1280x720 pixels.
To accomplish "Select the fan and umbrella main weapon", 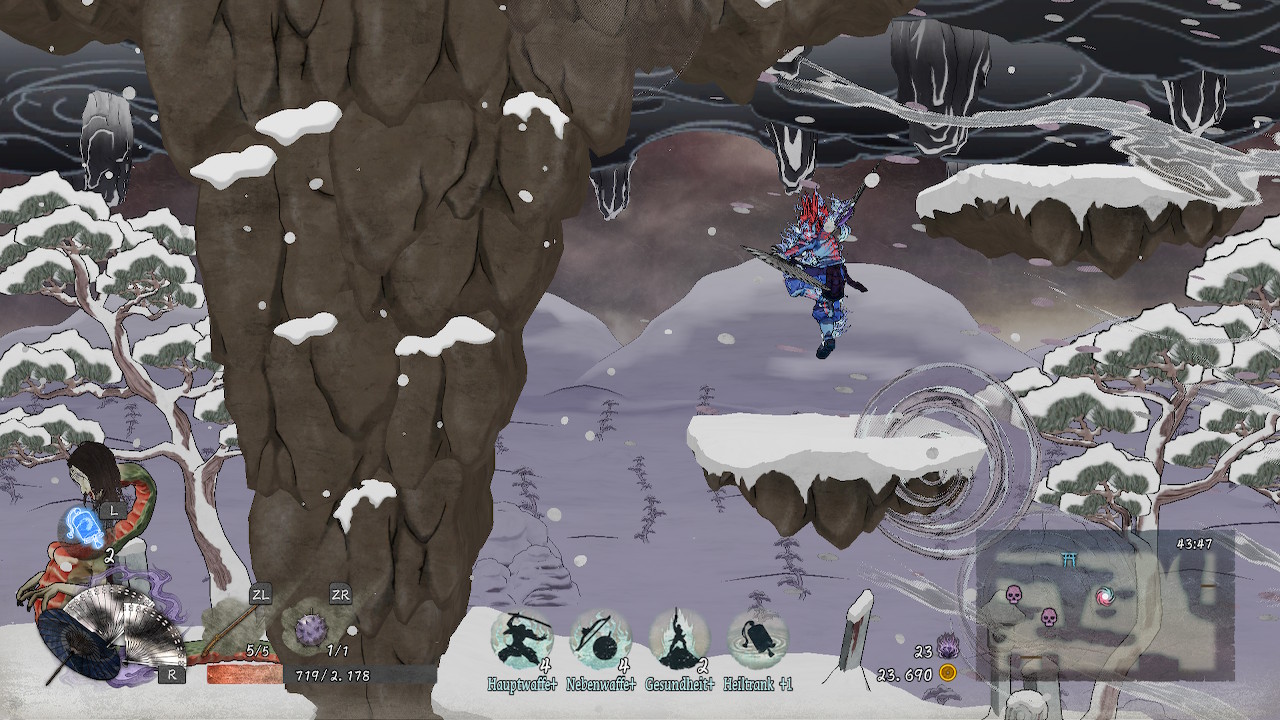I will pyautogui.click(x=110, y=630).
